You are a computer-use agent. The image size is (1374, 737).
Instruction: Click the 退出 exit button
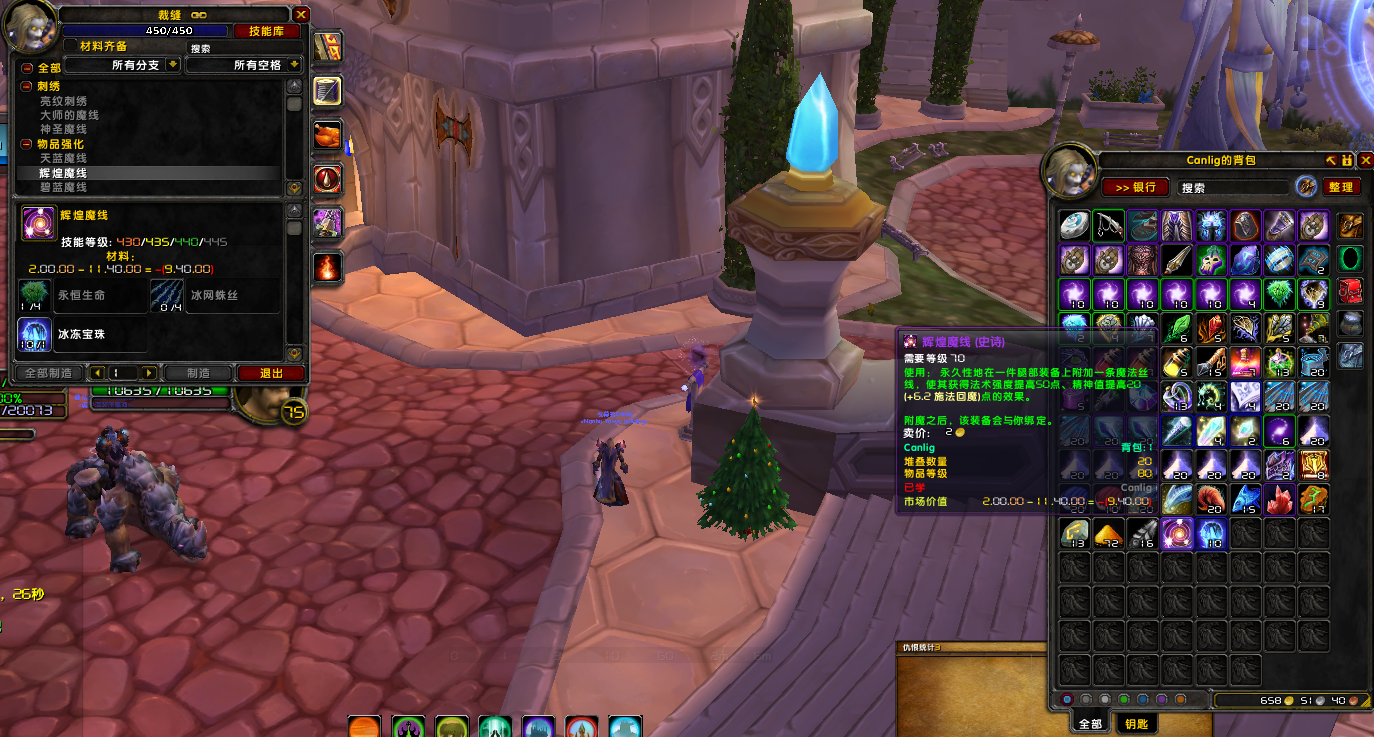(x=271, y=373)
